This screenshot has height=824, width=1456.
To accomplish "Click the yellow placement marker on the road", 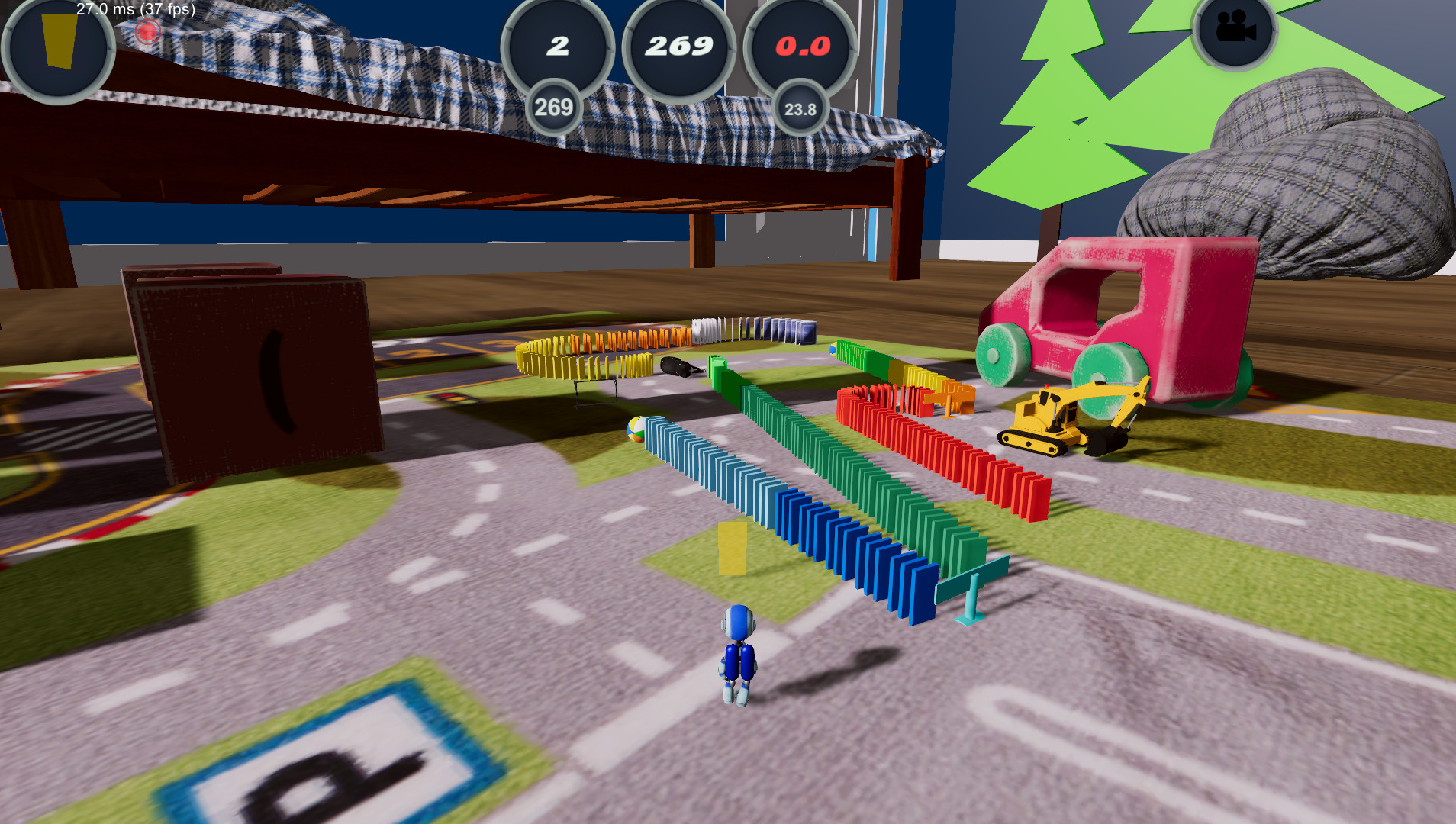I will pyautogui.click(x=733, y=547).
